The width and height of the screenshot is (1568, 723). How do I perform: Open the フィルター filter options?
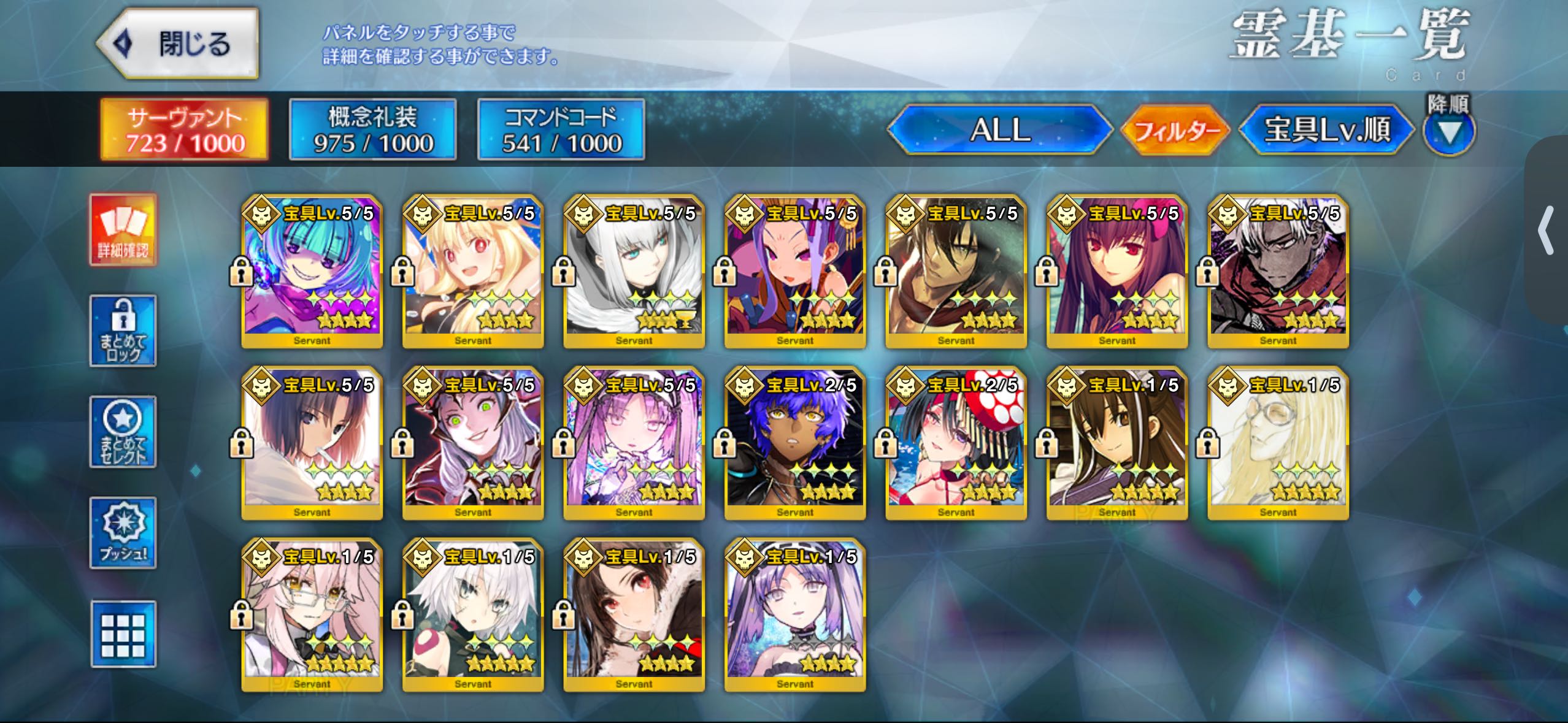1175,130
